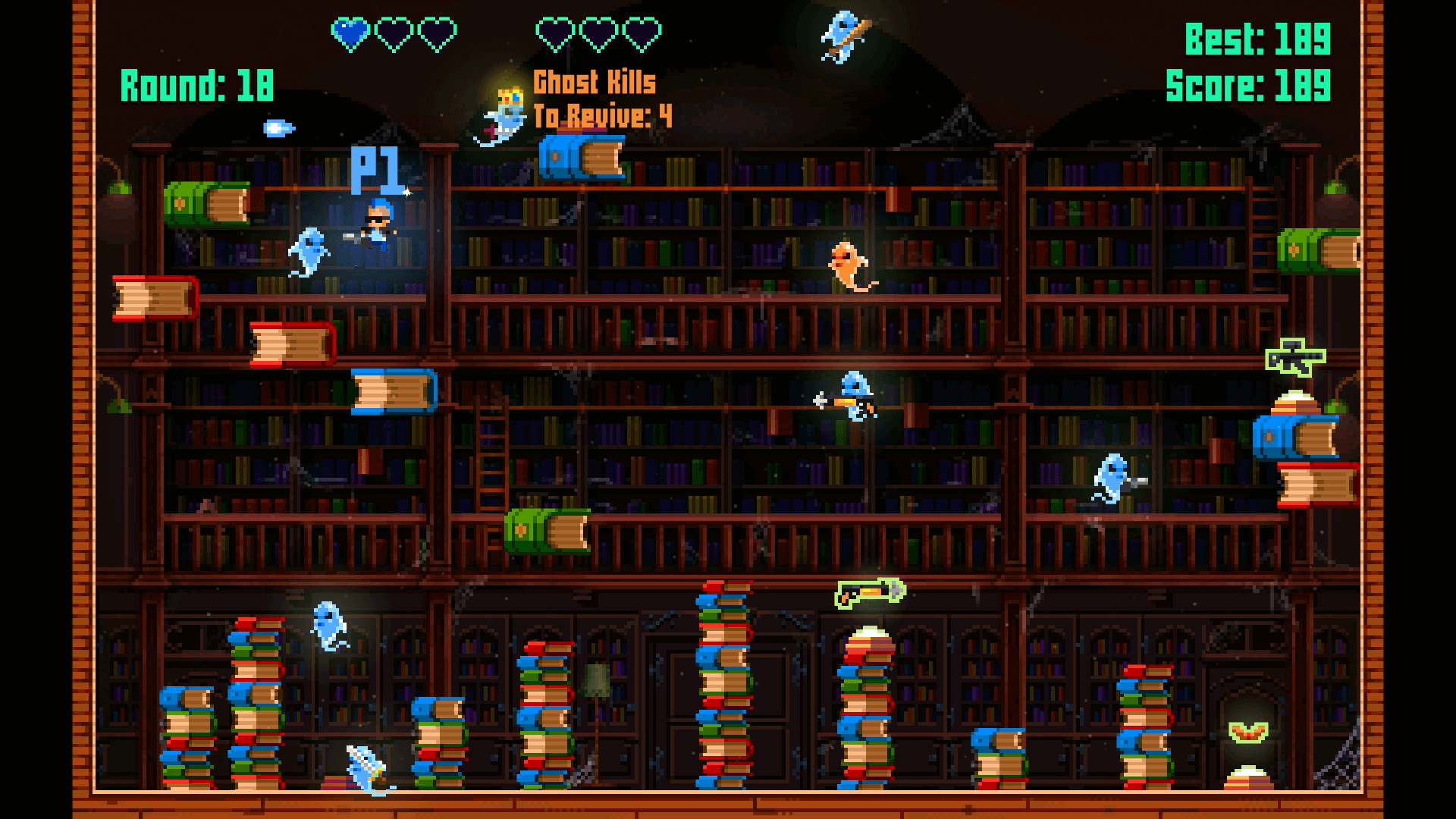Screen dimensions: 1456x819
Task: Select the orange ghost enemy
Action: (846, 262)
